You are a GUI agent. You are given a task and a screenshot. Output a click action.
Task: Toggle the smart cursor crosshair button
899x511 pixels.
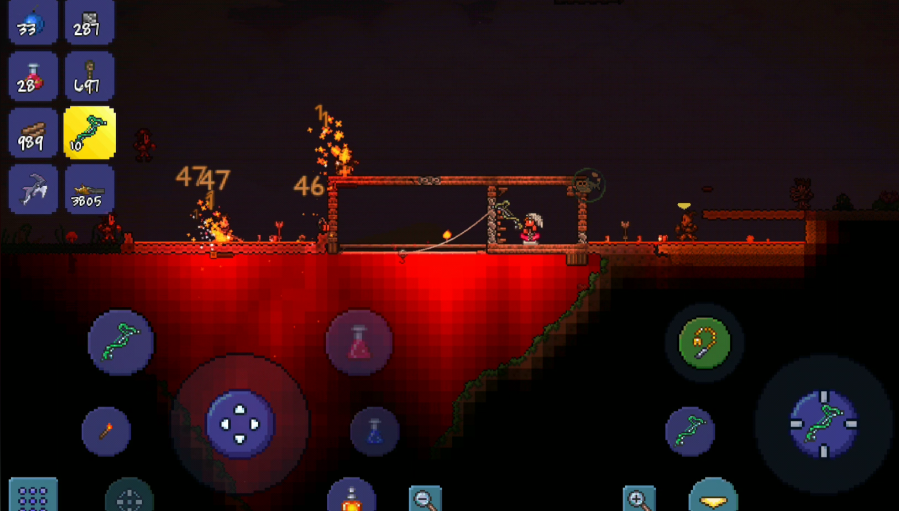click(x=130, y=498)
